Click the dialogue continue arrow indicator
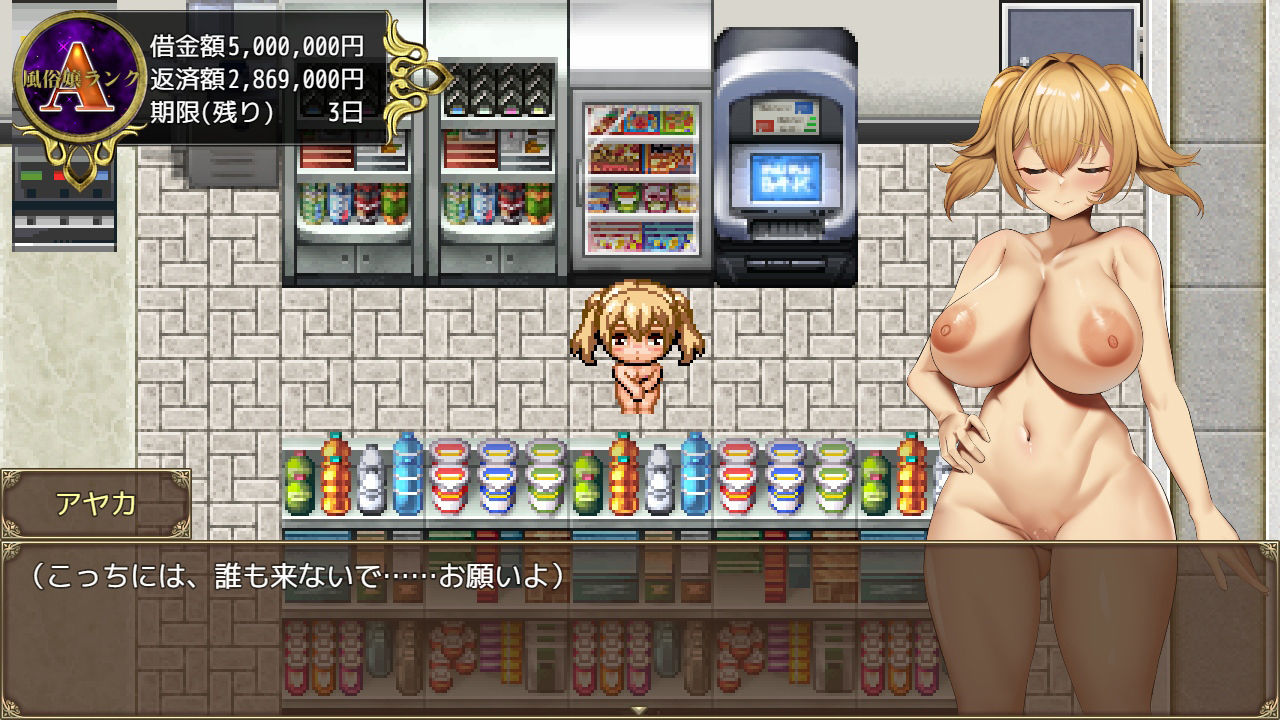This screenshot has height=720, width=1280. click(639, 710)
